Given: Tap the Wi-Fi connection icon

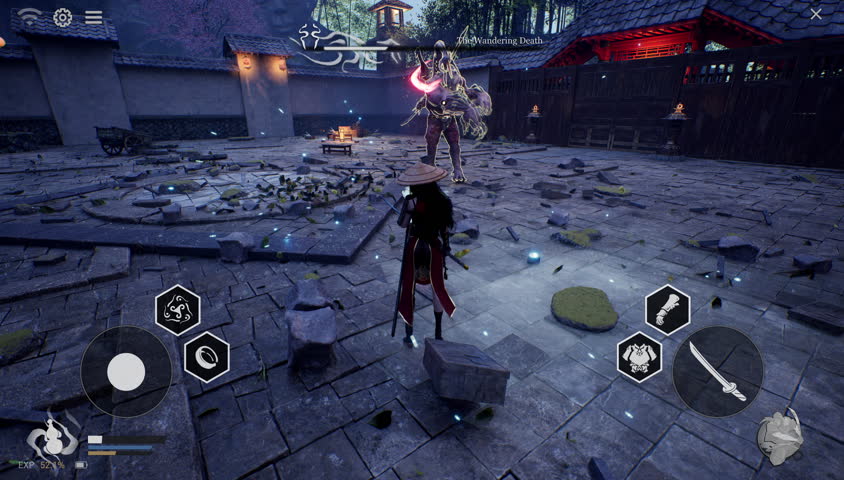Looking at the screenshot, I should pos(30,17).
